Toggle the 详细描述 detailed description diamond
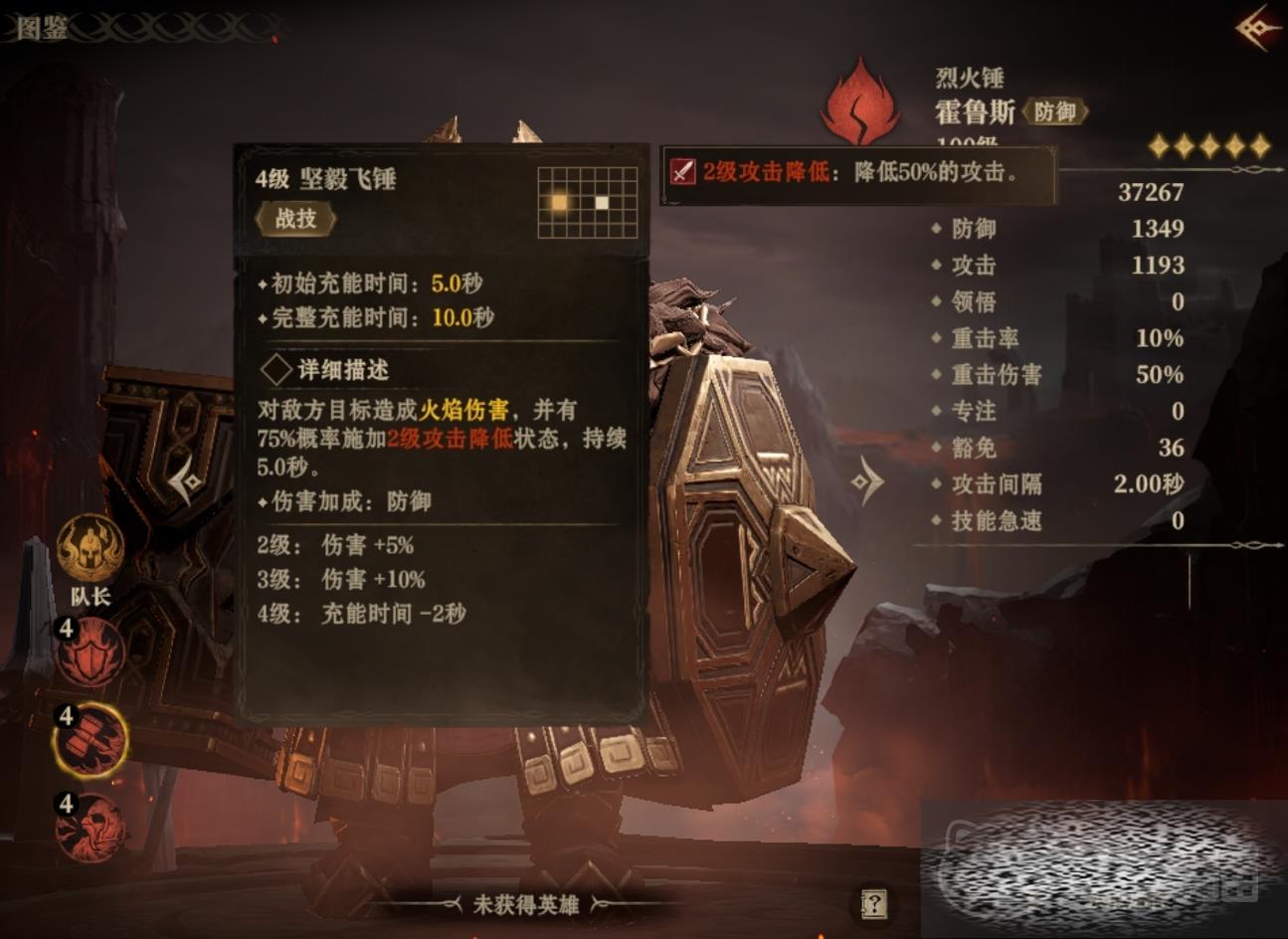 point(276,369)
